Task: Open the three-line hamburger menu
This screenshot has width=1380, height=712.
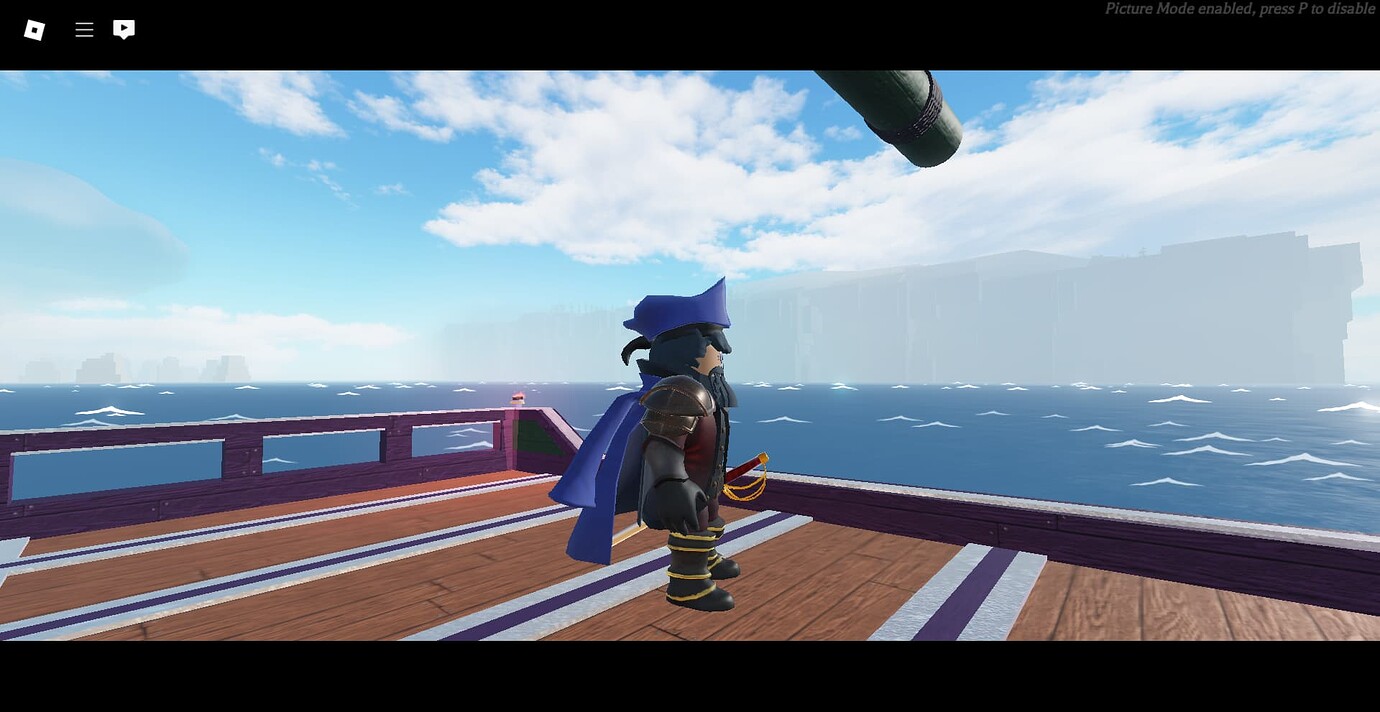Action: coord(84,30)
